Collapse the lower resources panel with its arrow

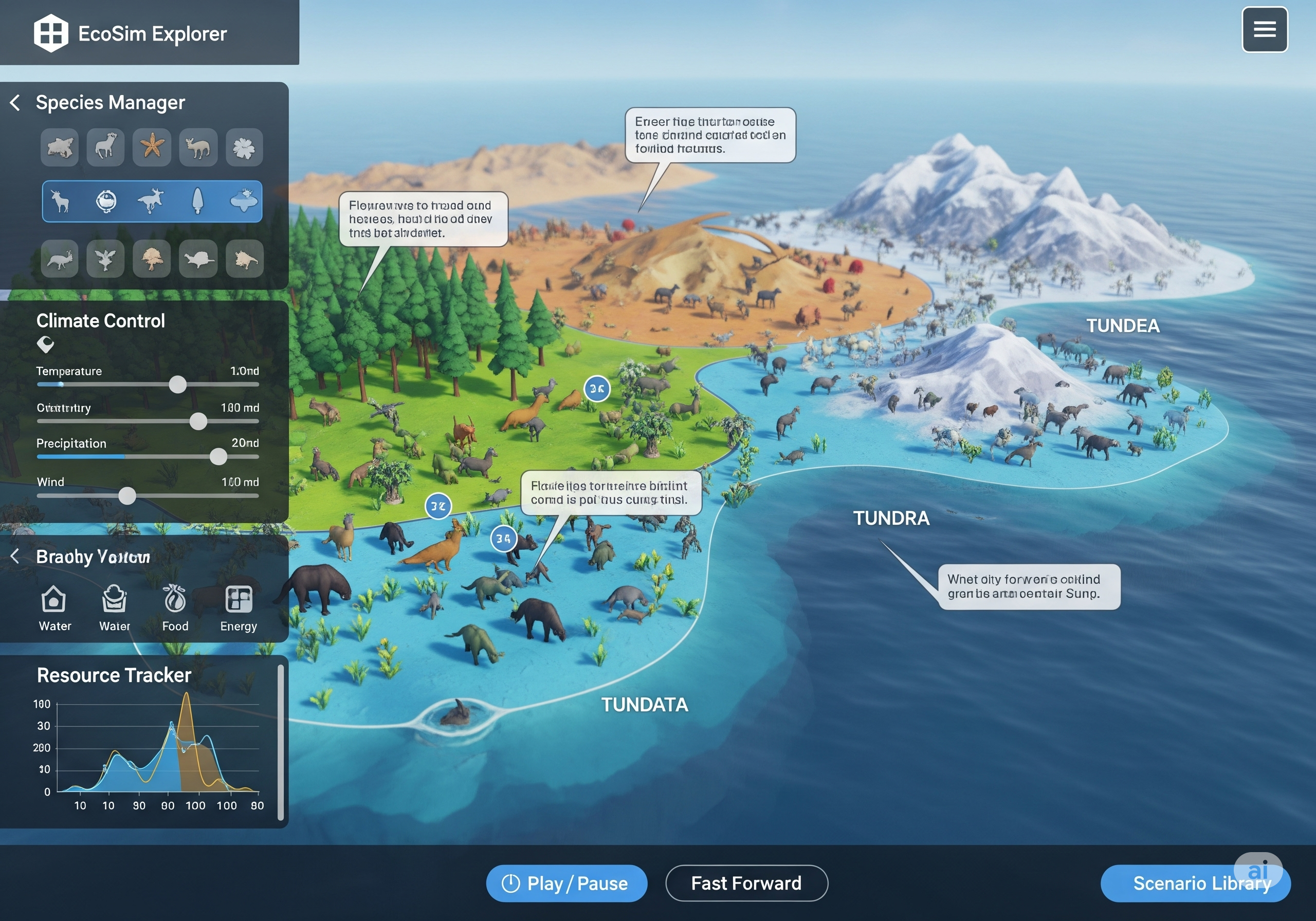15,556
